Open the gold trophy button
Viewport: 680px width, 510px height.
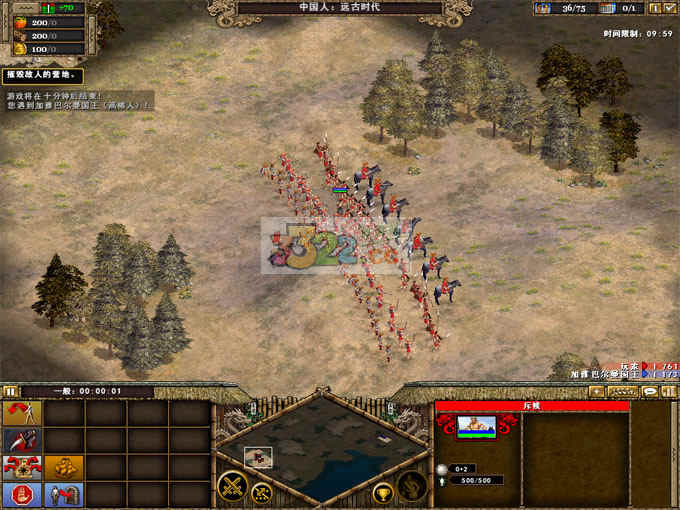click(382, 492)
